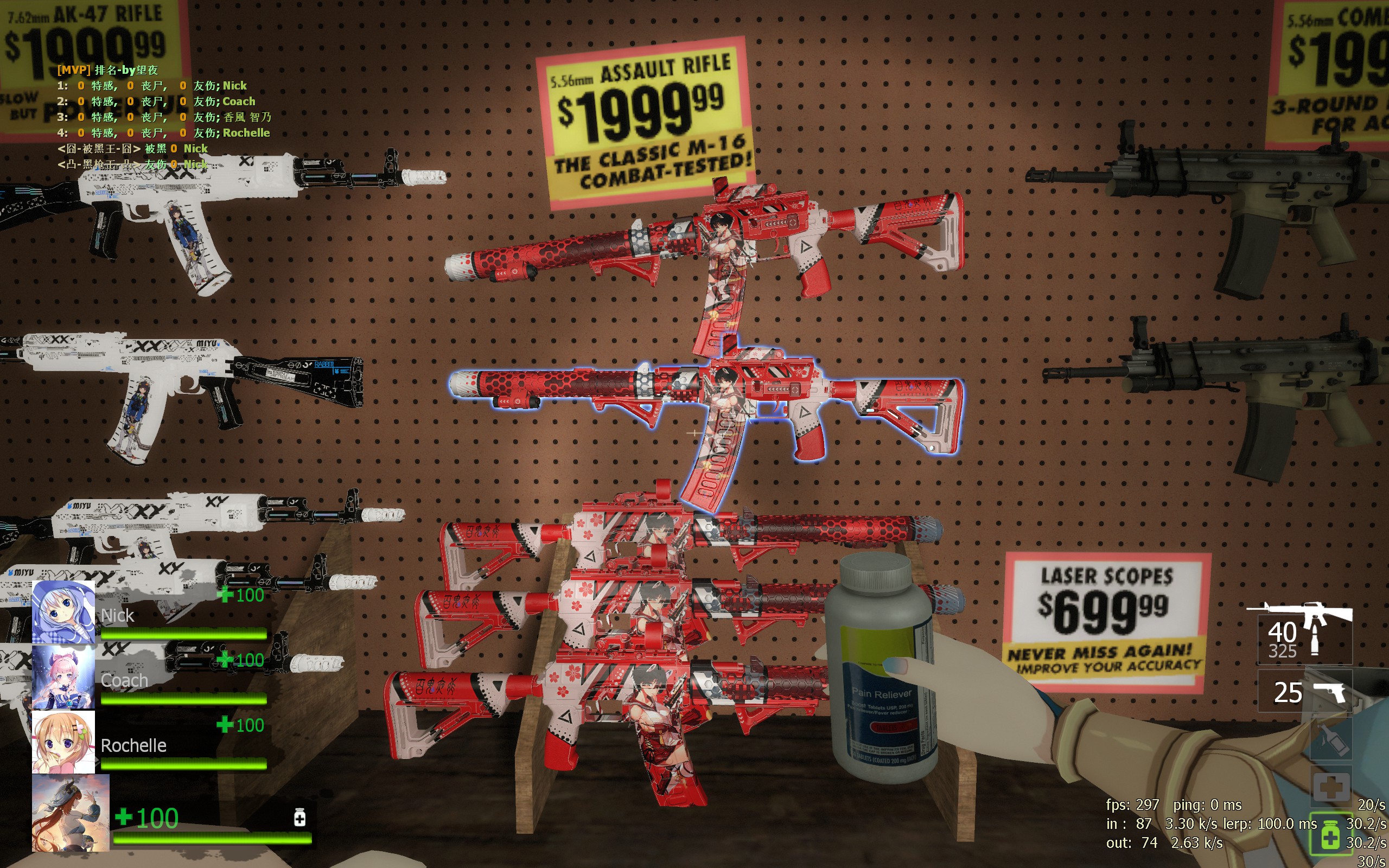Choose the first aid kit slot
The height and width of the screenshot is (868, 1389).
1330,787
